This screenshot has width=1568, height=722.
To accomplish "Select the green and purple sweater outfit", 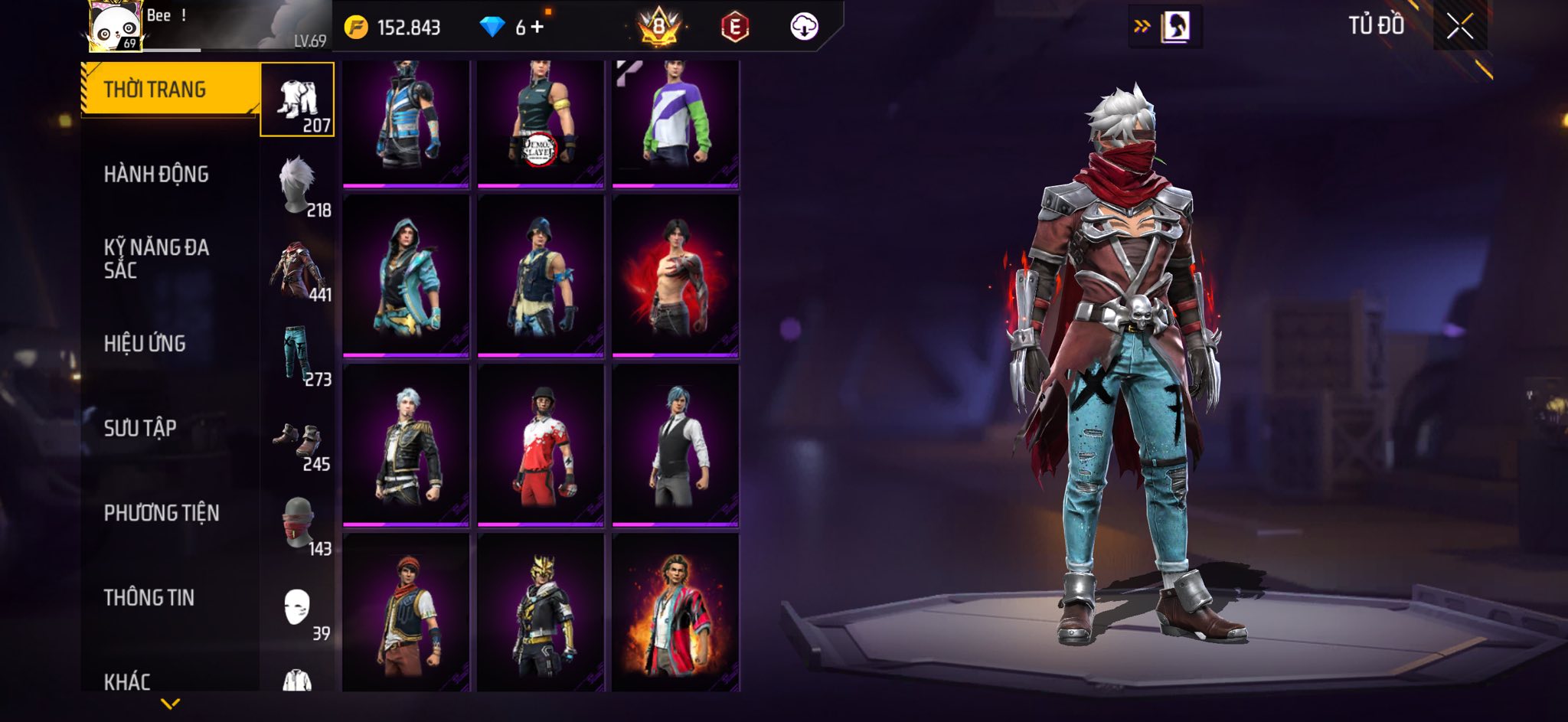I will click(675, 123).
